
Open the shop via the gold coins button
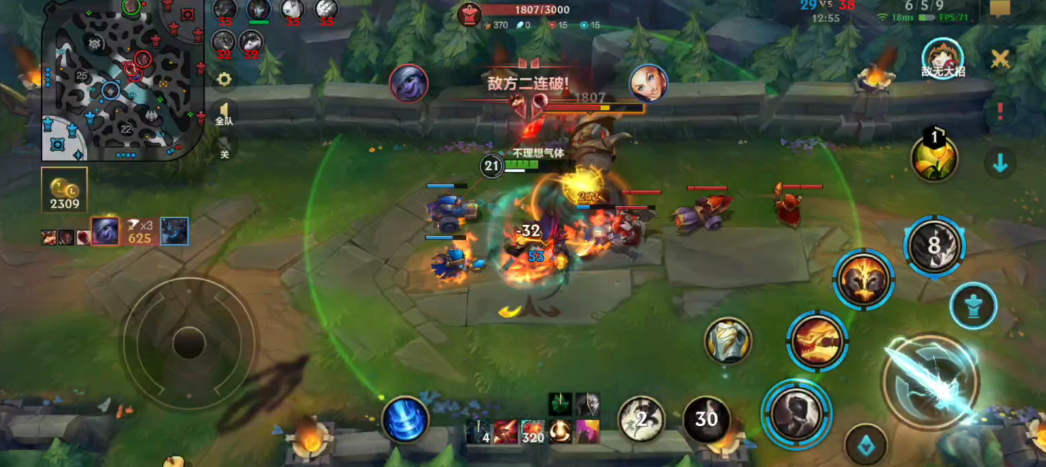[x=64, y=190]
